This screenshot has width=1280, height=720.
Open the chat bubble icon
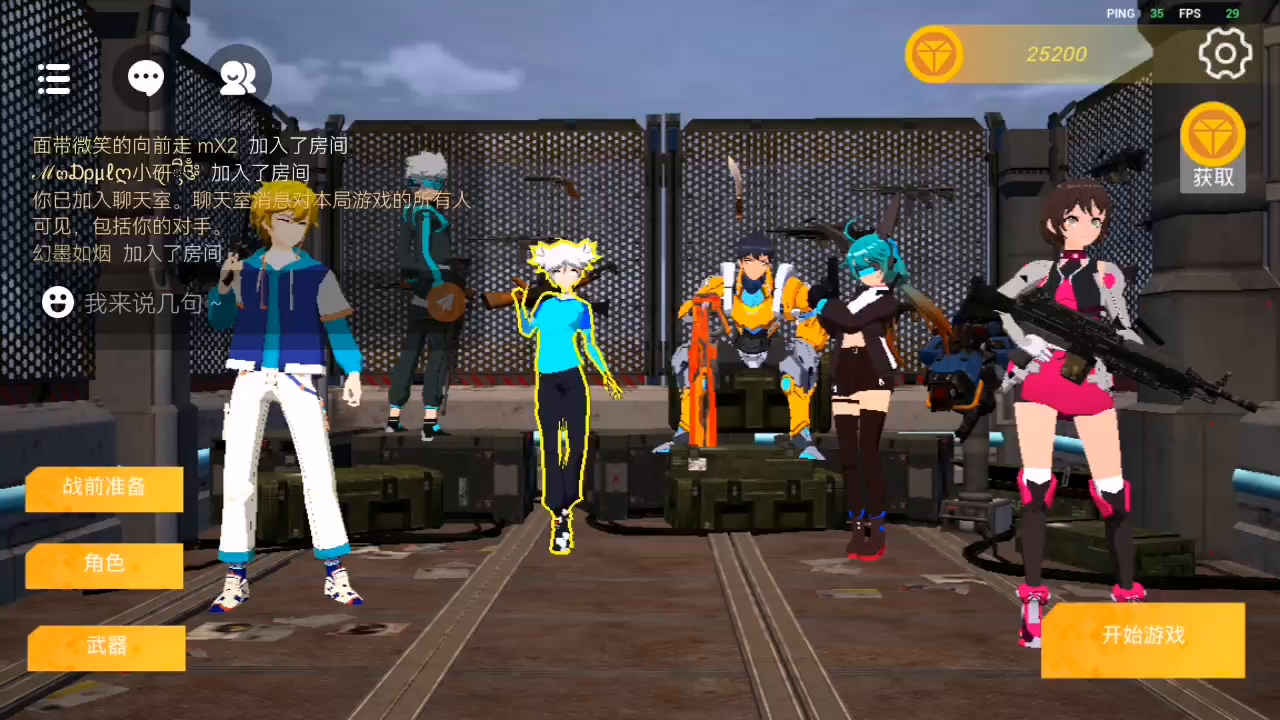pos(146,78)
